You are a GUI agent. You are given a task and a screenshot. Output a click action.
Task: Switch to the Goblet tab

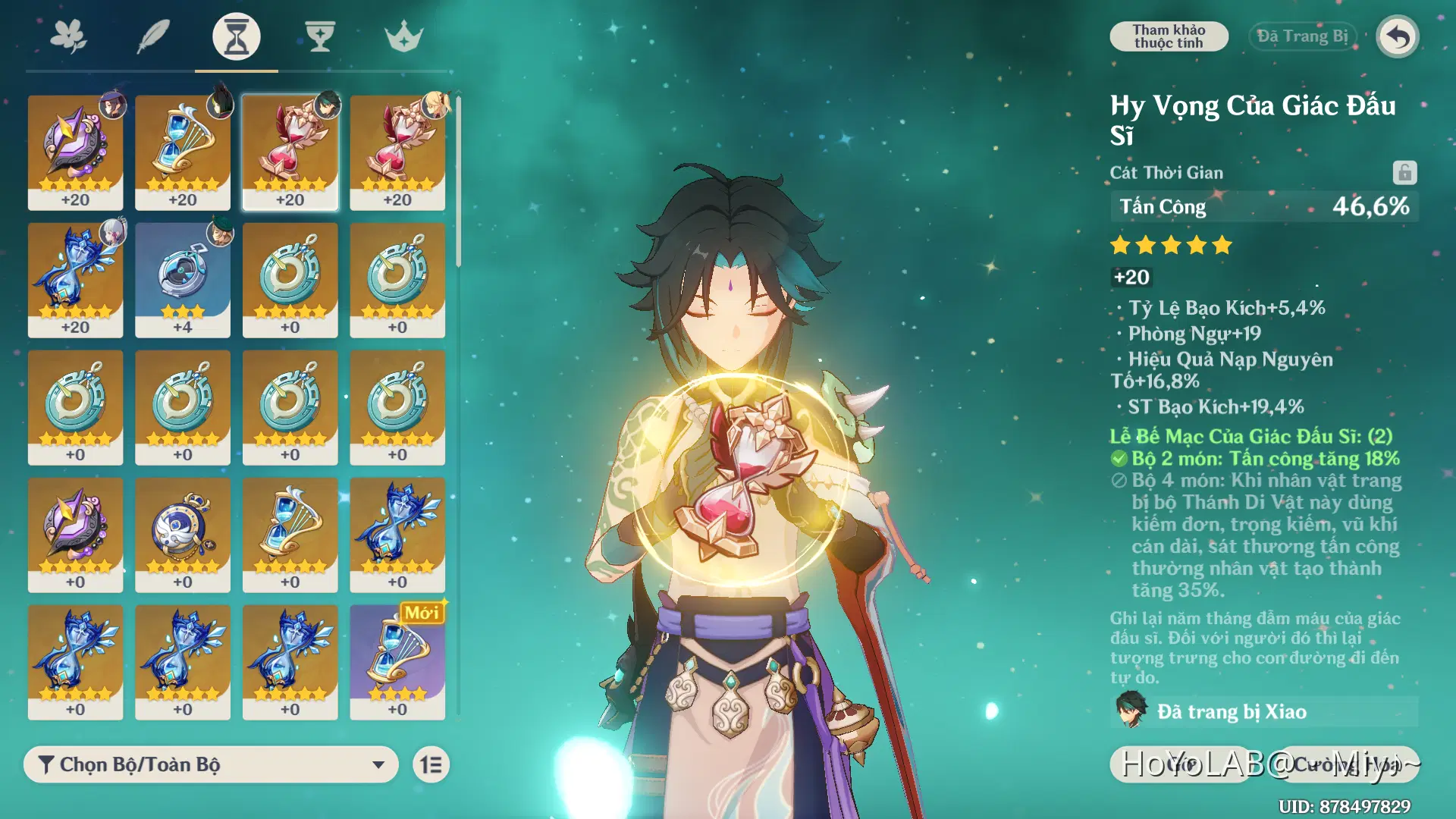tap(320, 36)
